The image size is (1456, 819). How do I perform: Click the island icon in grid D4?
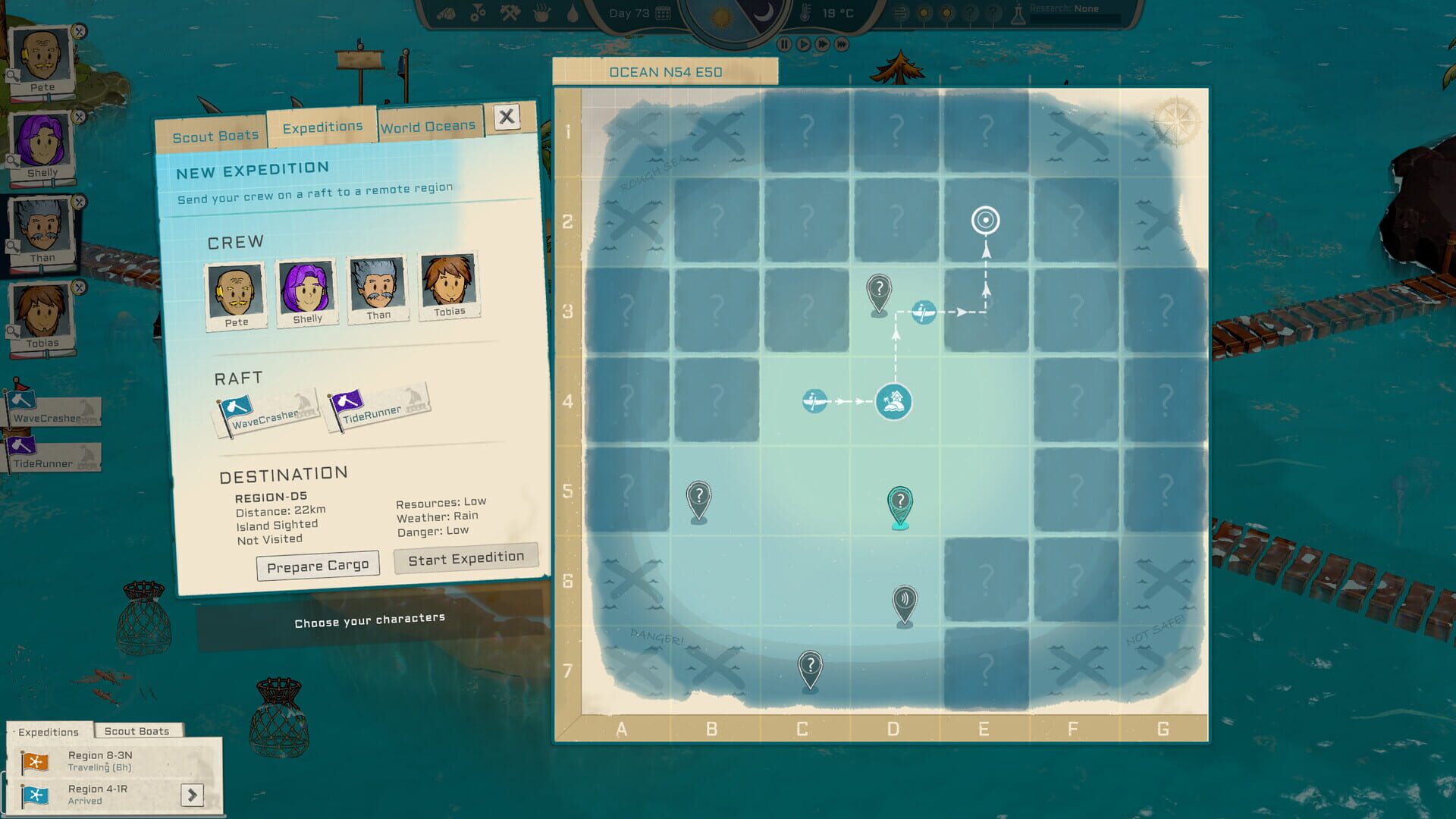894,403
